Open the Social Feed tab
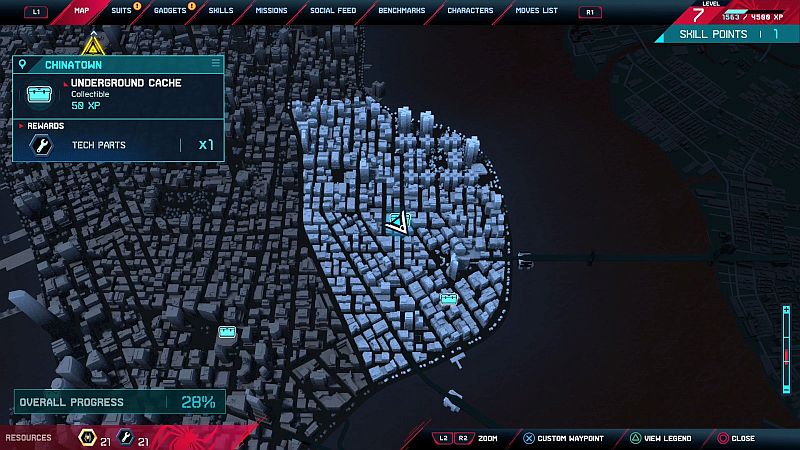The width and height of the screenshot is (800, 450). pyautogui.click(x=332, y=11)
